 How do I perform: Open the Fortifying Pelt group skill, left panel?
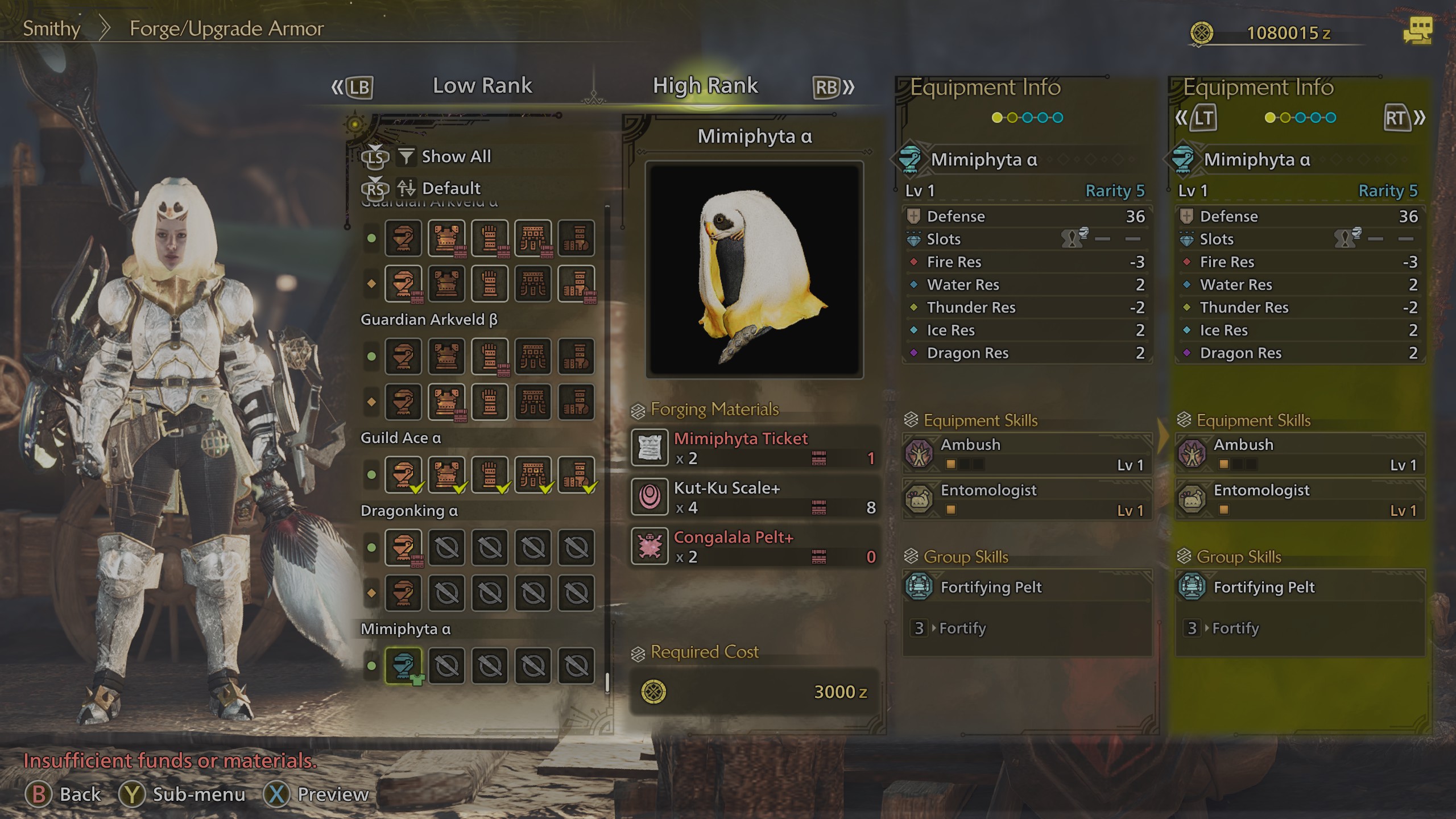tap(1027, 587)
